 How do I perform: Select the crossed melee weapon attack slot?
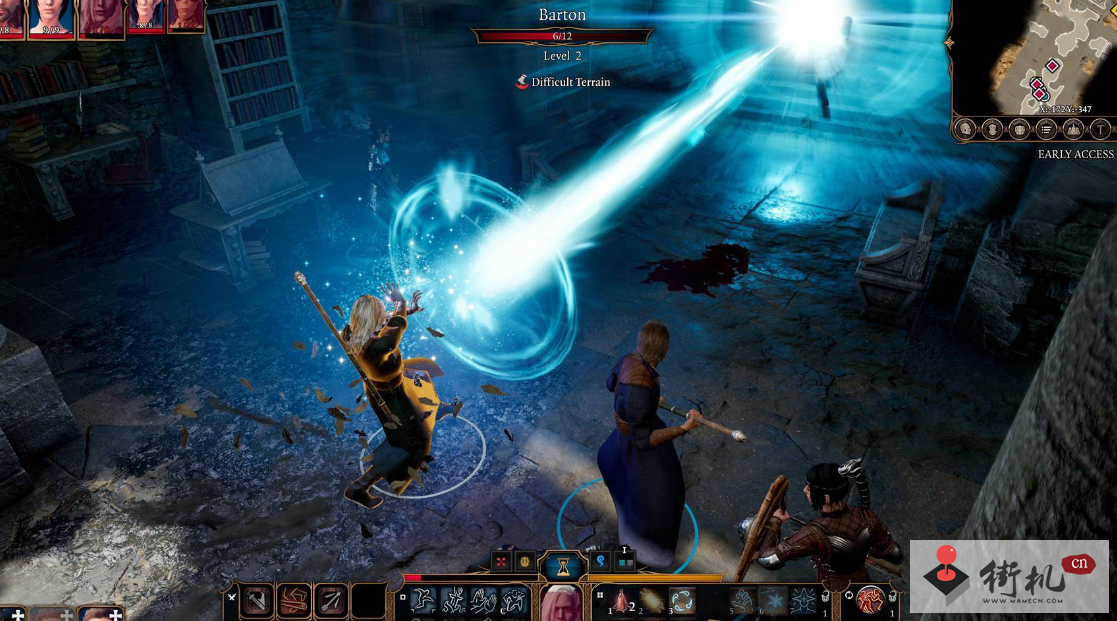[258, 600]
